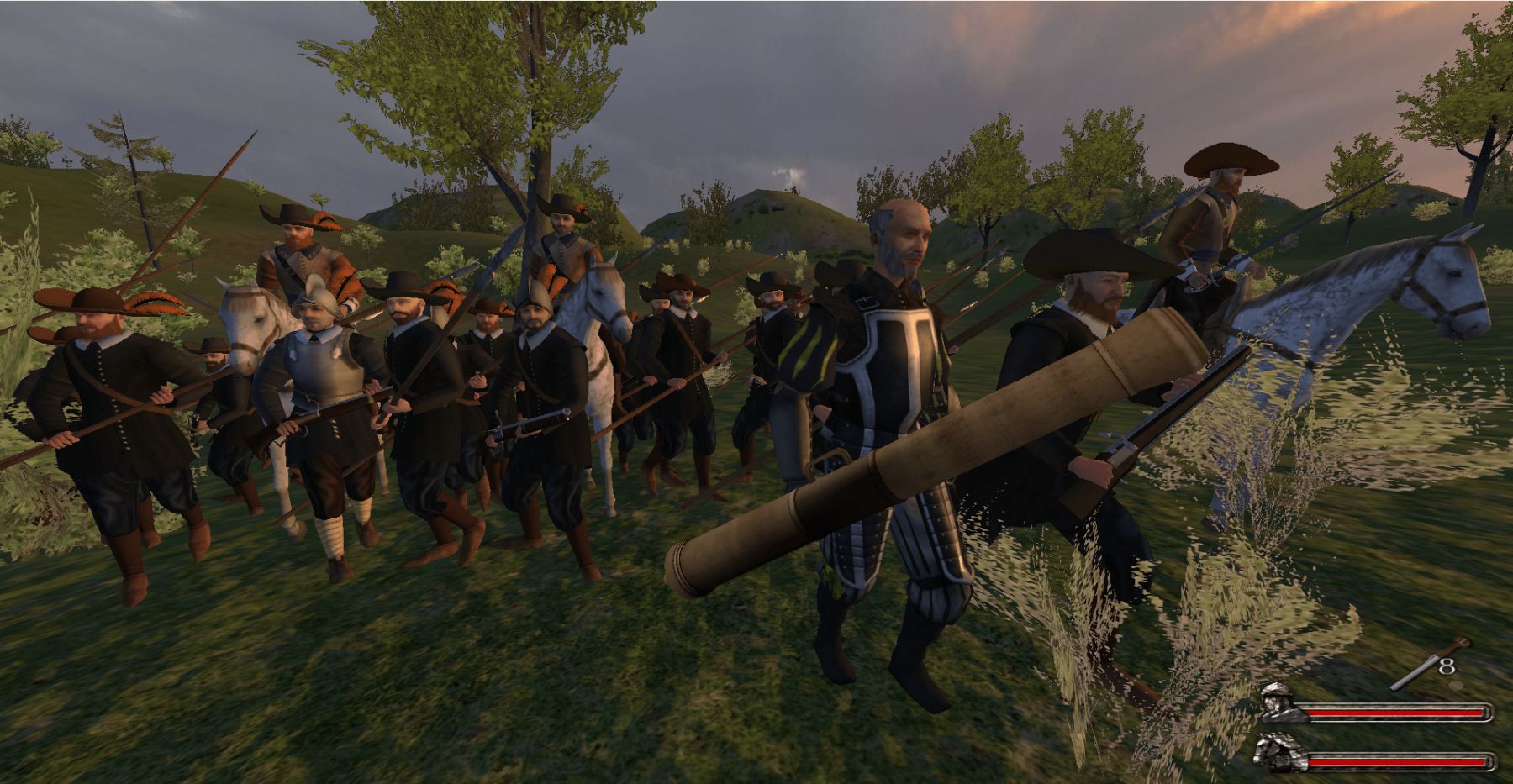Image resolution: width=1513 pixels, height=784 pixels.
Task: Select the equipped weapon icon
Action: [1428, 666]
